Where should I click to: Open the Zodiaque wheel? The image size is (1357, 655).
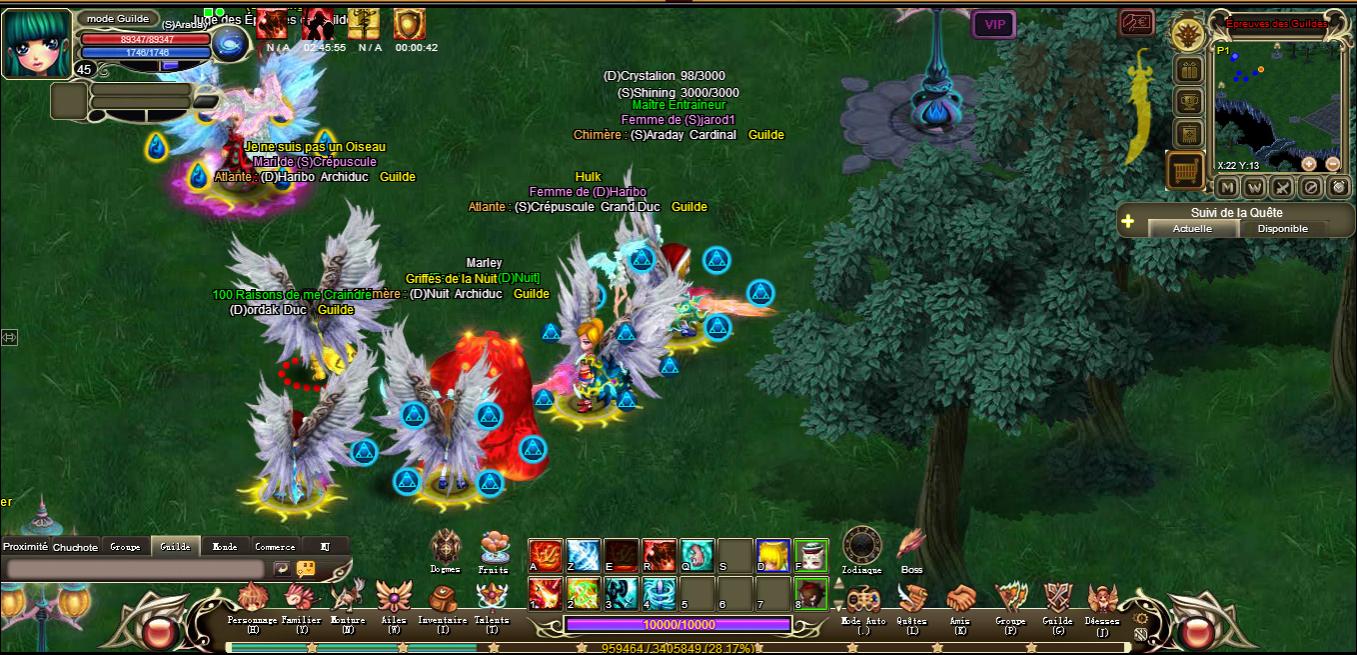pyautogui.click(x=862, y=546)
